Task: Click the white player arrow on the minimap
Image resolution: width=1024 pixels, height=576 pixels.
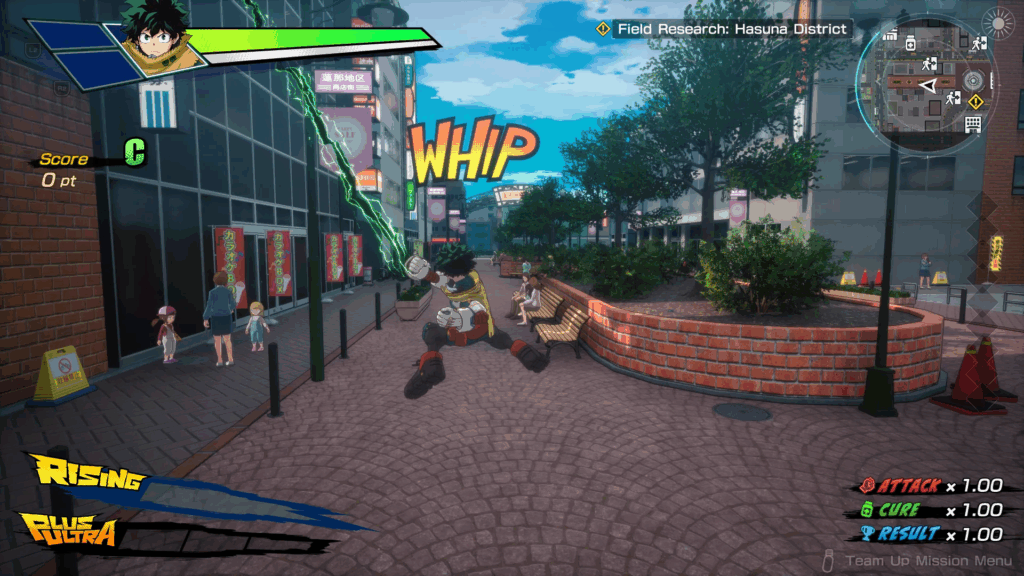Action: point(929,87)
